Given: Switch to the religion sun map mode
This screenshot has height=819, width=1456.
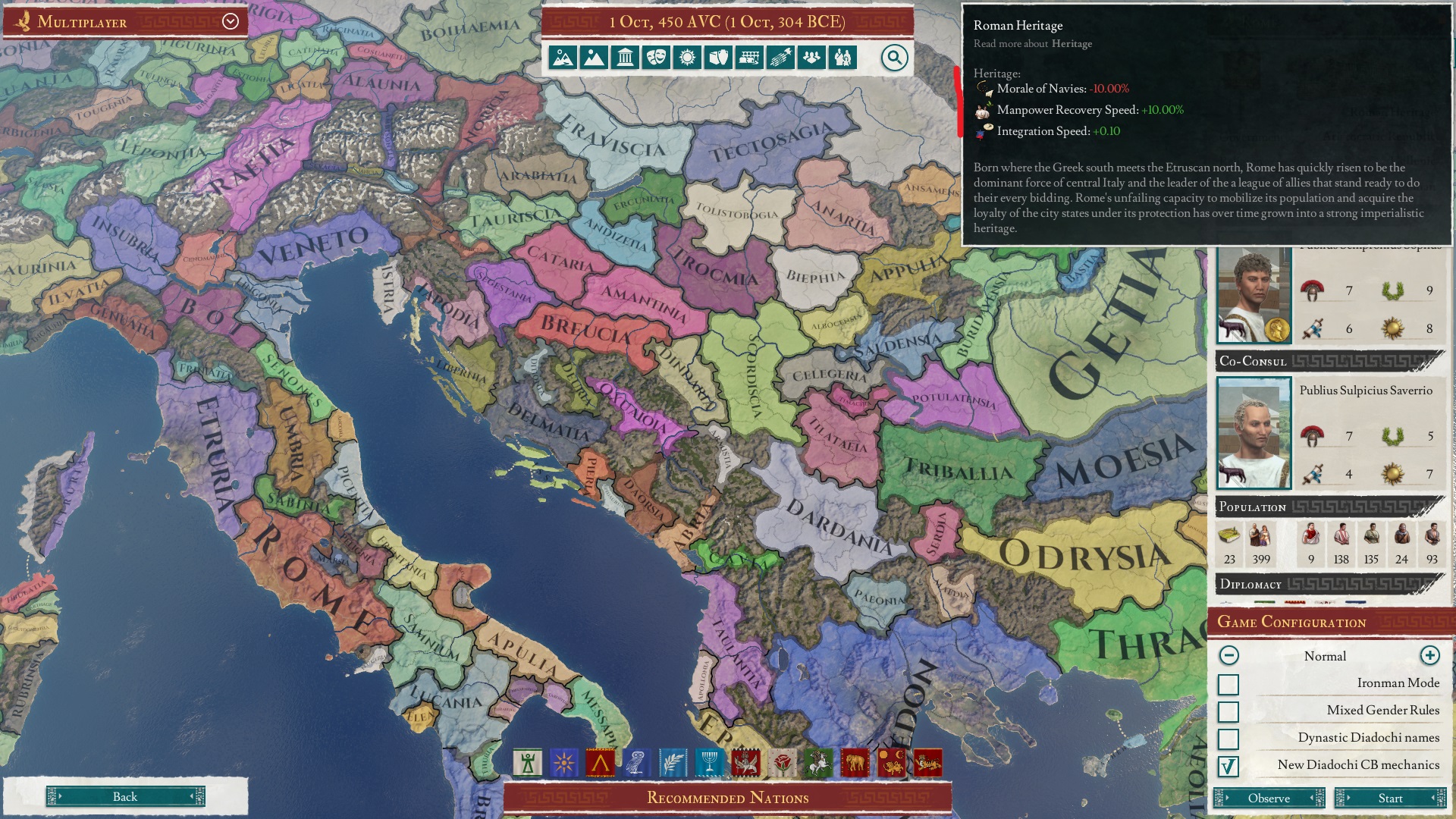Looking at the screenshot, I should pyautogui.click(x=688, y=57).
